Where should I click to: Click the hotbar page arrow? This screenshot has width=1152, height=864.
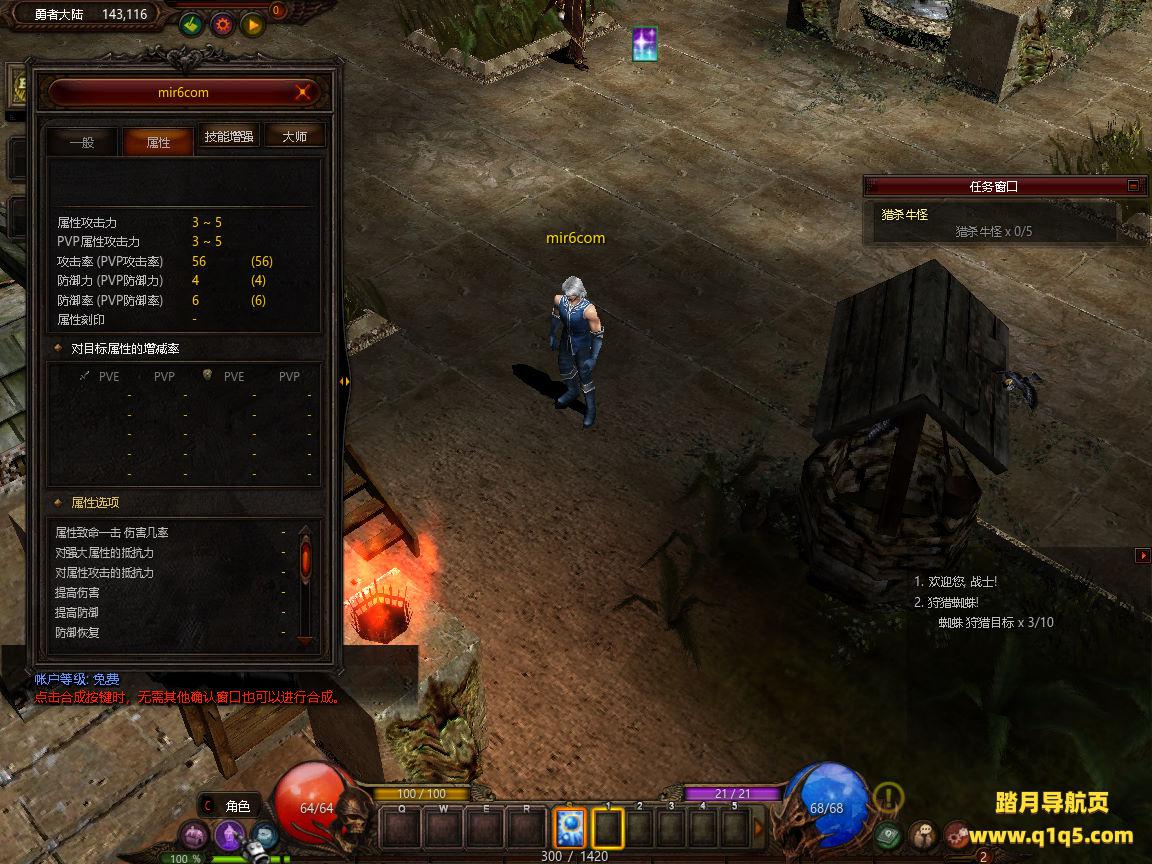tap(759, 828)
